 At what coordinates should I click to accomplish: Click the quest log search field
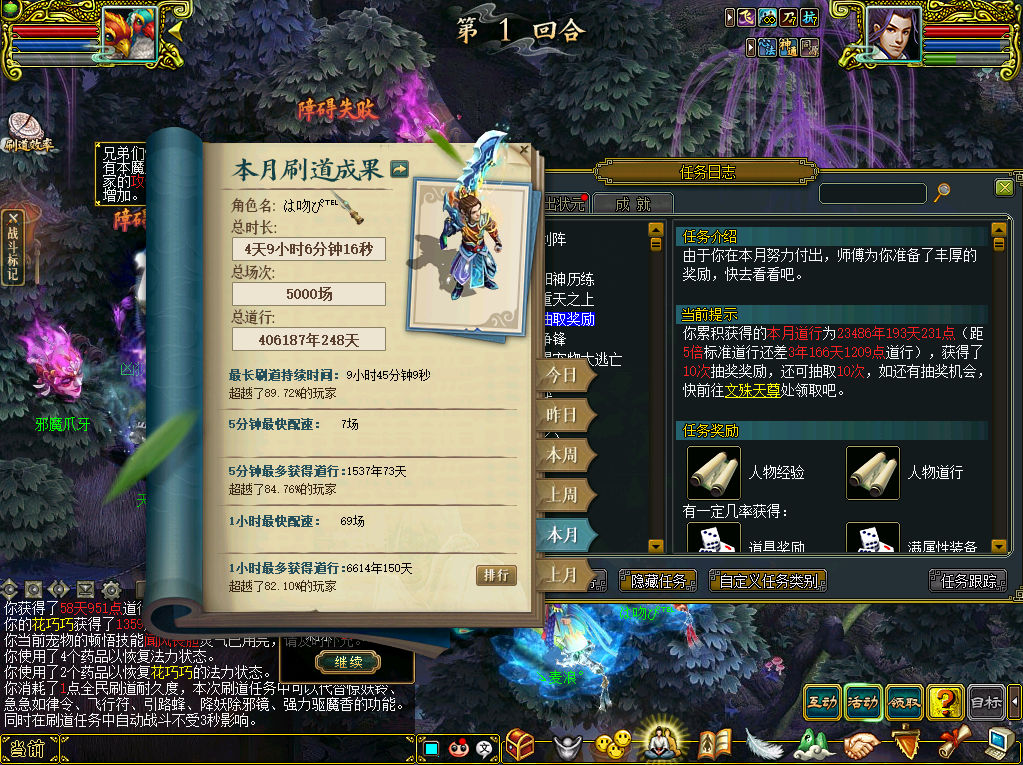tap(872, 192)
